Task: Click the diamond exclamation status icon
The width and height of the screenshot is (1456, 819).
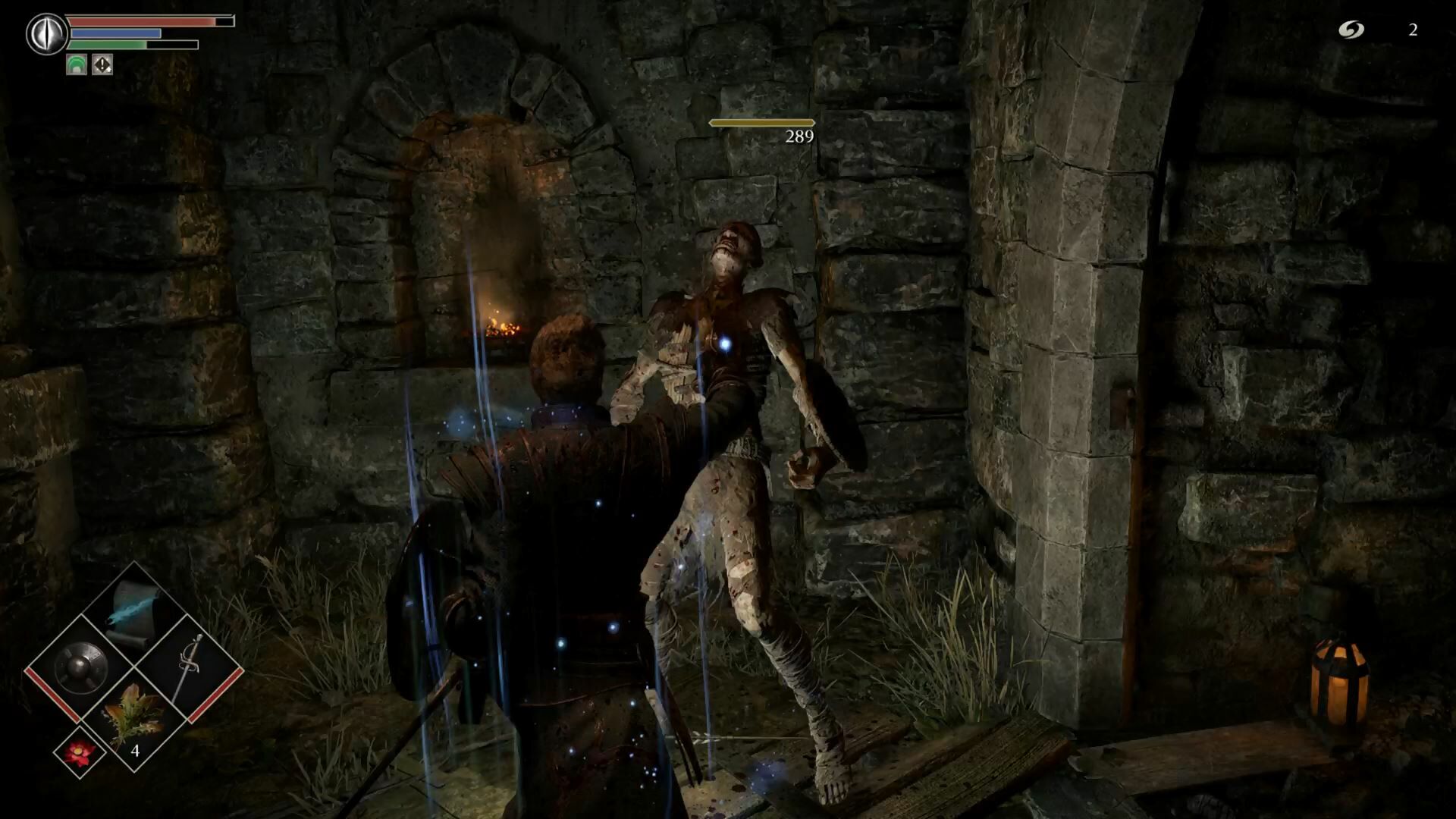Action: [102, 65]
